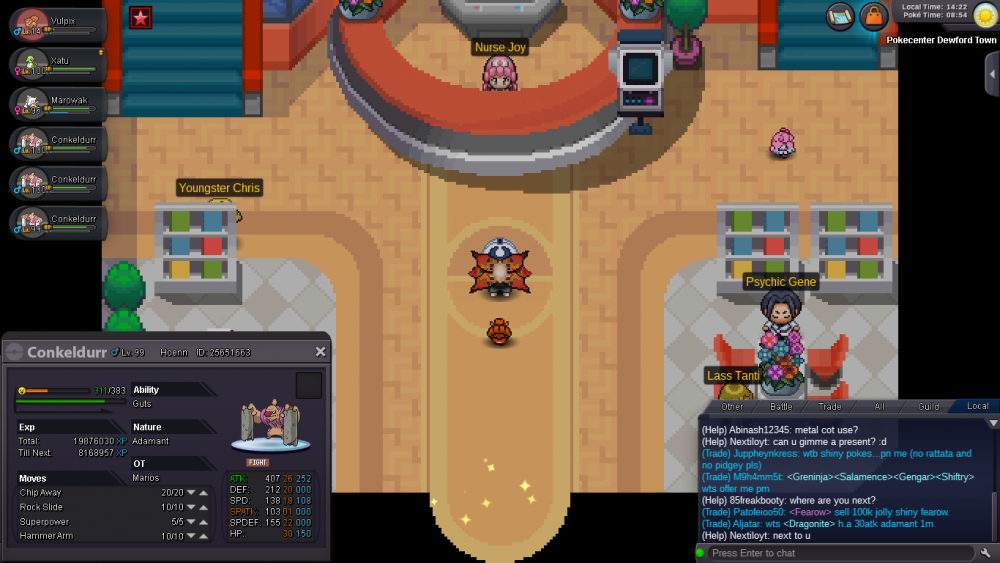
Task: Move Chip Away down in the move list
Action: pyautogui.click(x=191, y=492)
